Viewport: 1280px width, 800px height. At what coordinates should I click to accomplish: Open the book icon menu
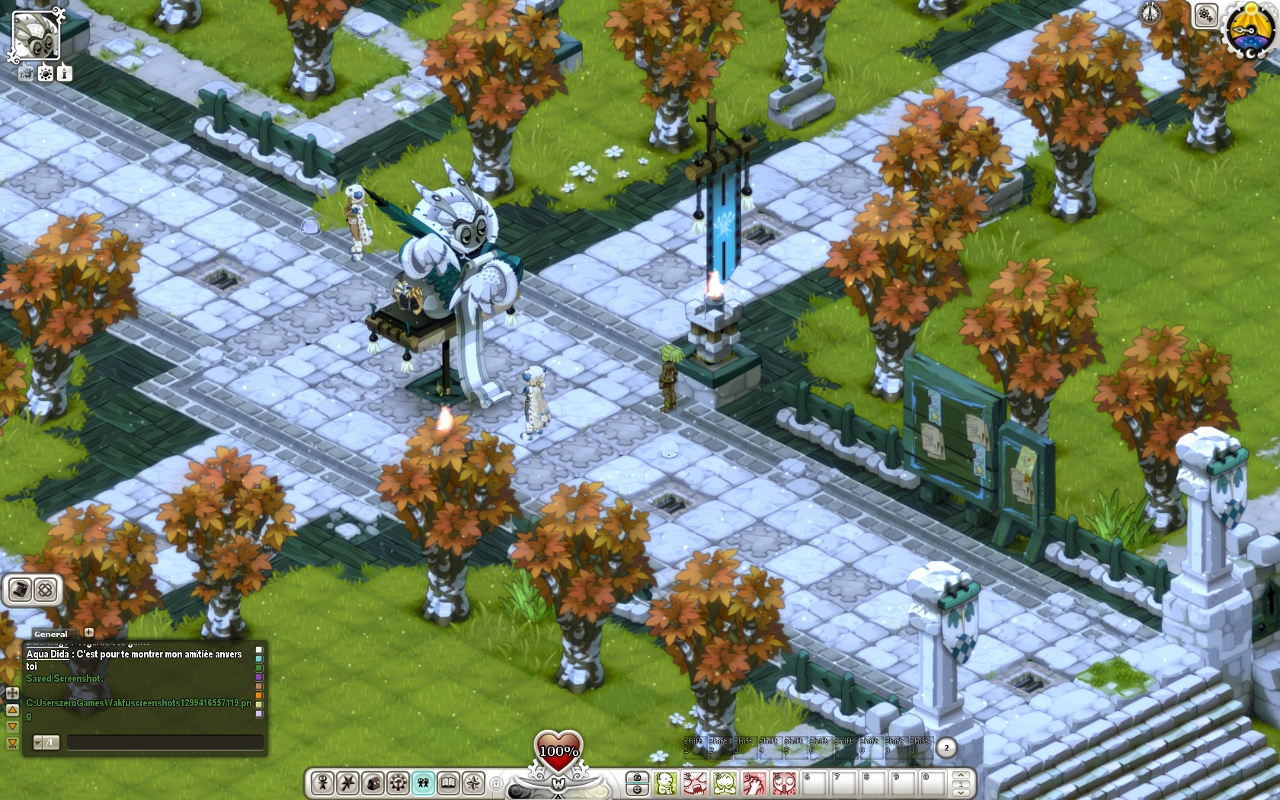coord(449,783)
